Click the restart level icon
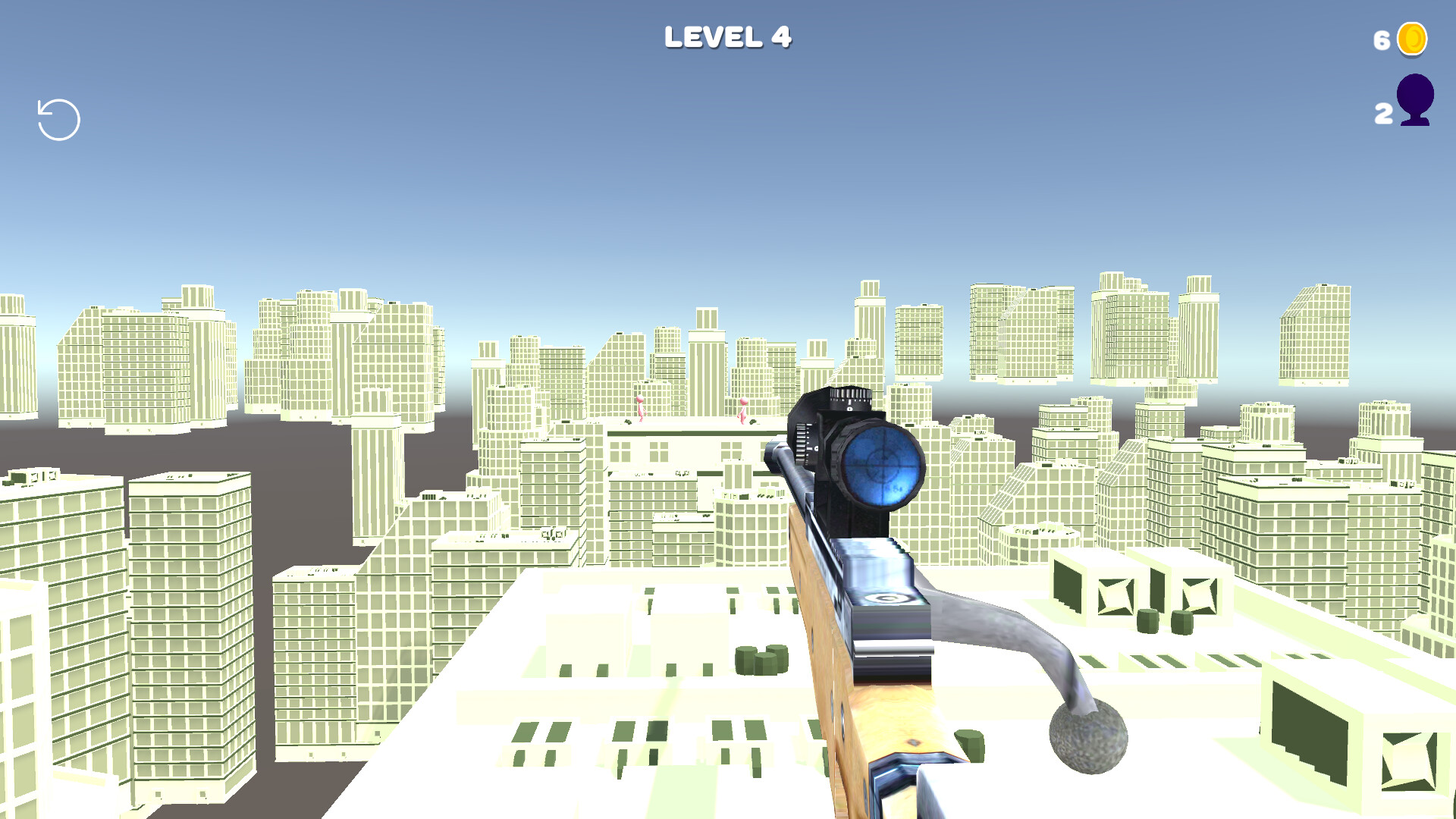This screenshot has width=1456, height=819. (x=57, y=118)
